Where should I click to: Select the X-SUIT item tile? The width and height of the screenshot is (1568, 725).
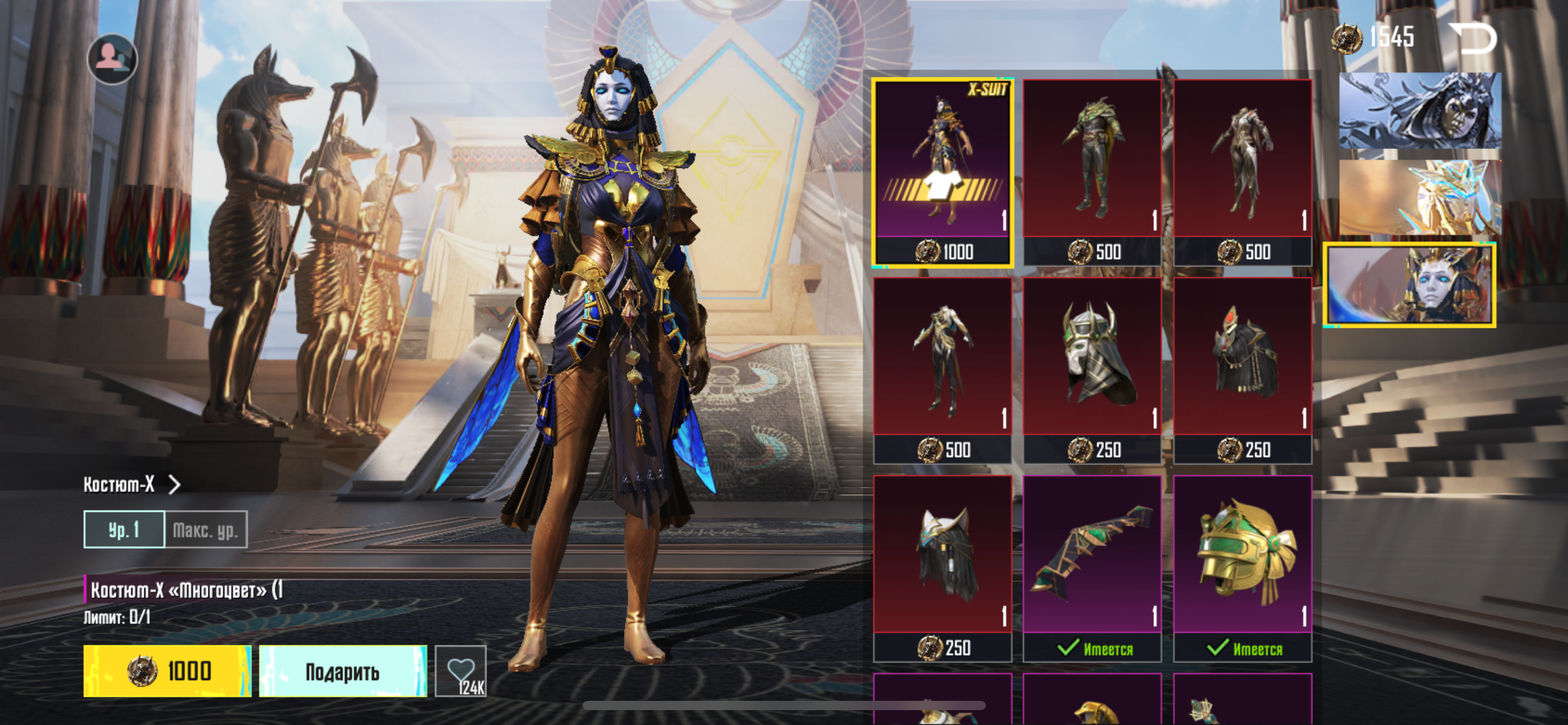[943, 172]
